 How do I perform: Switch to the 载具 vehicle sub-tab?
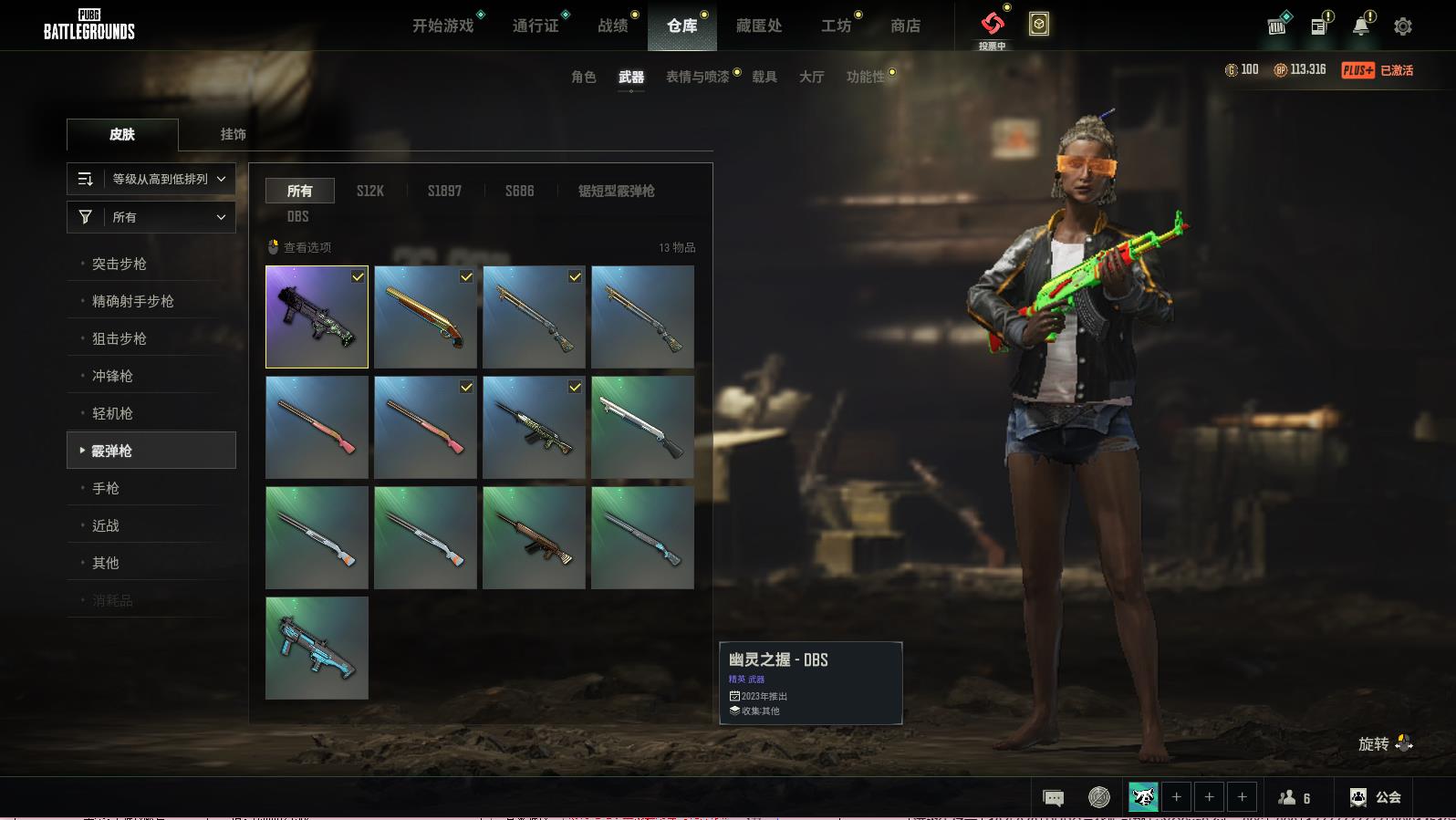pyautogui.click(x=764, y=77)
